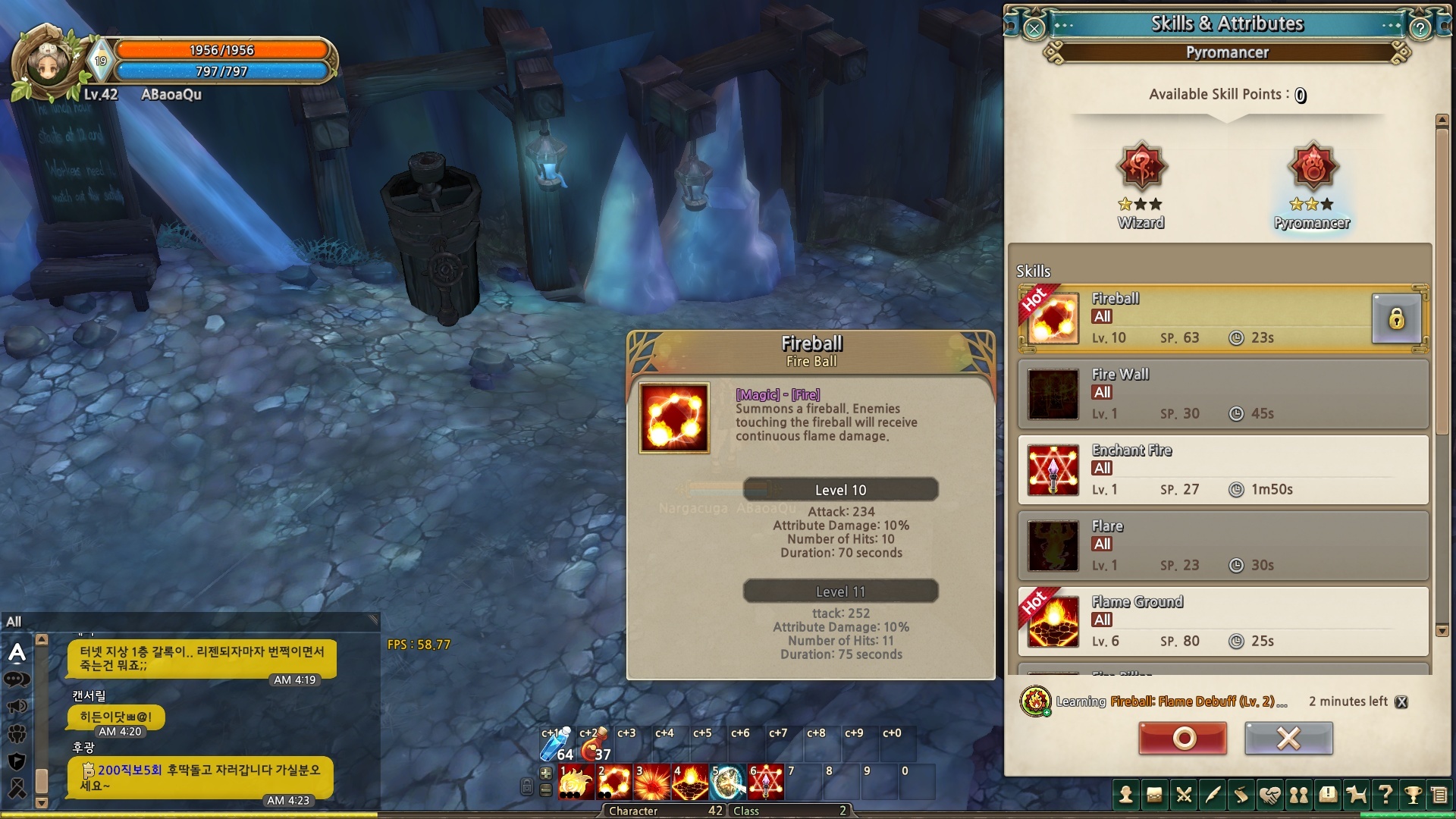
Task: Select the Fire Wall skill row
Action: pyautogui.click(x=1222, y=394)
